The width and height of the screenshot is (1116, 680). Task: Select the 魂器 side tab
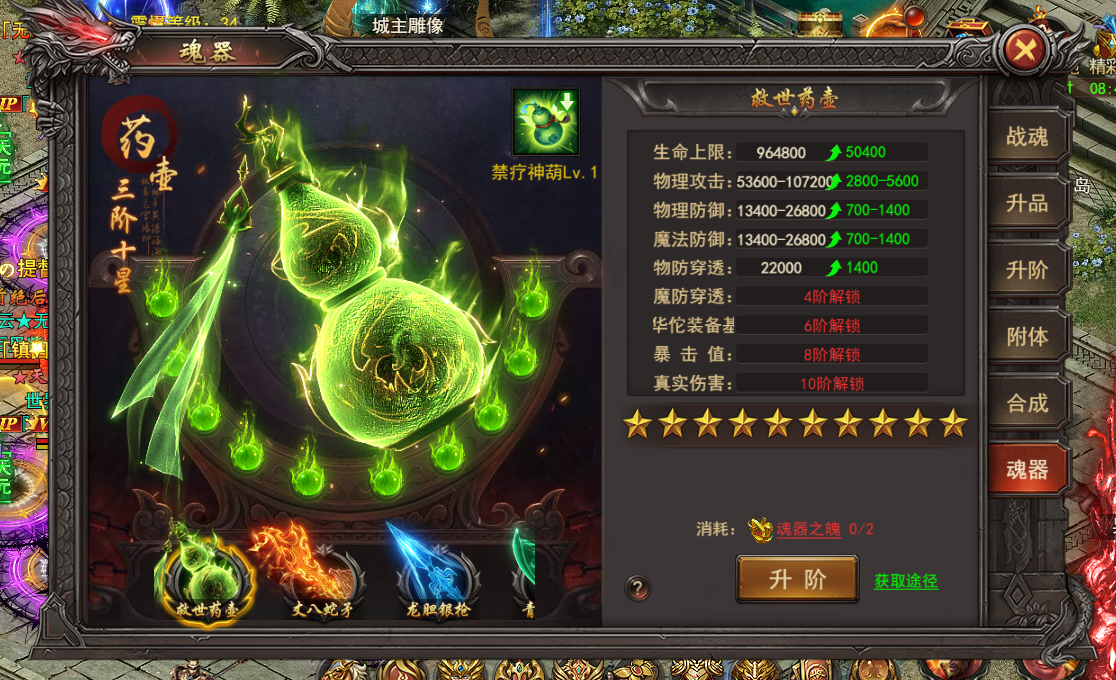[1027, 470]
